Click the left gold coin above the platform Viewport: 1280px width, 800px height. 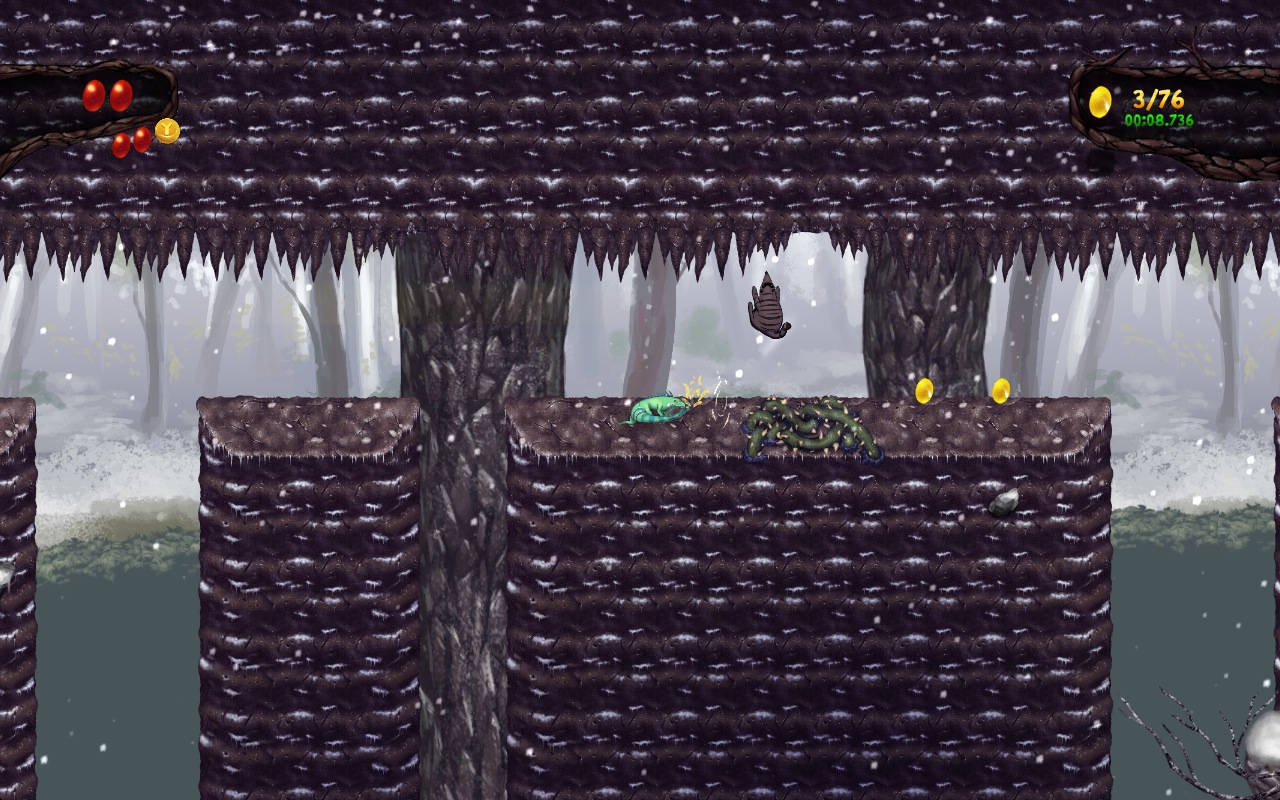click(924, 392)
